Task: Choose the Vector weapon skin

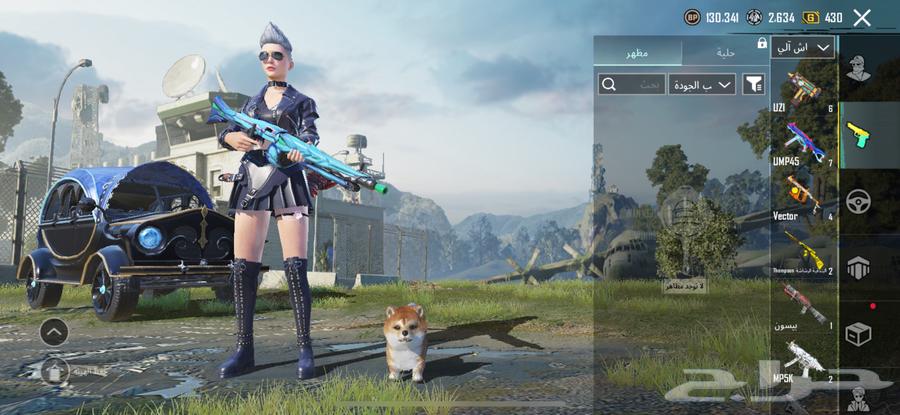Action: (803, 194)
